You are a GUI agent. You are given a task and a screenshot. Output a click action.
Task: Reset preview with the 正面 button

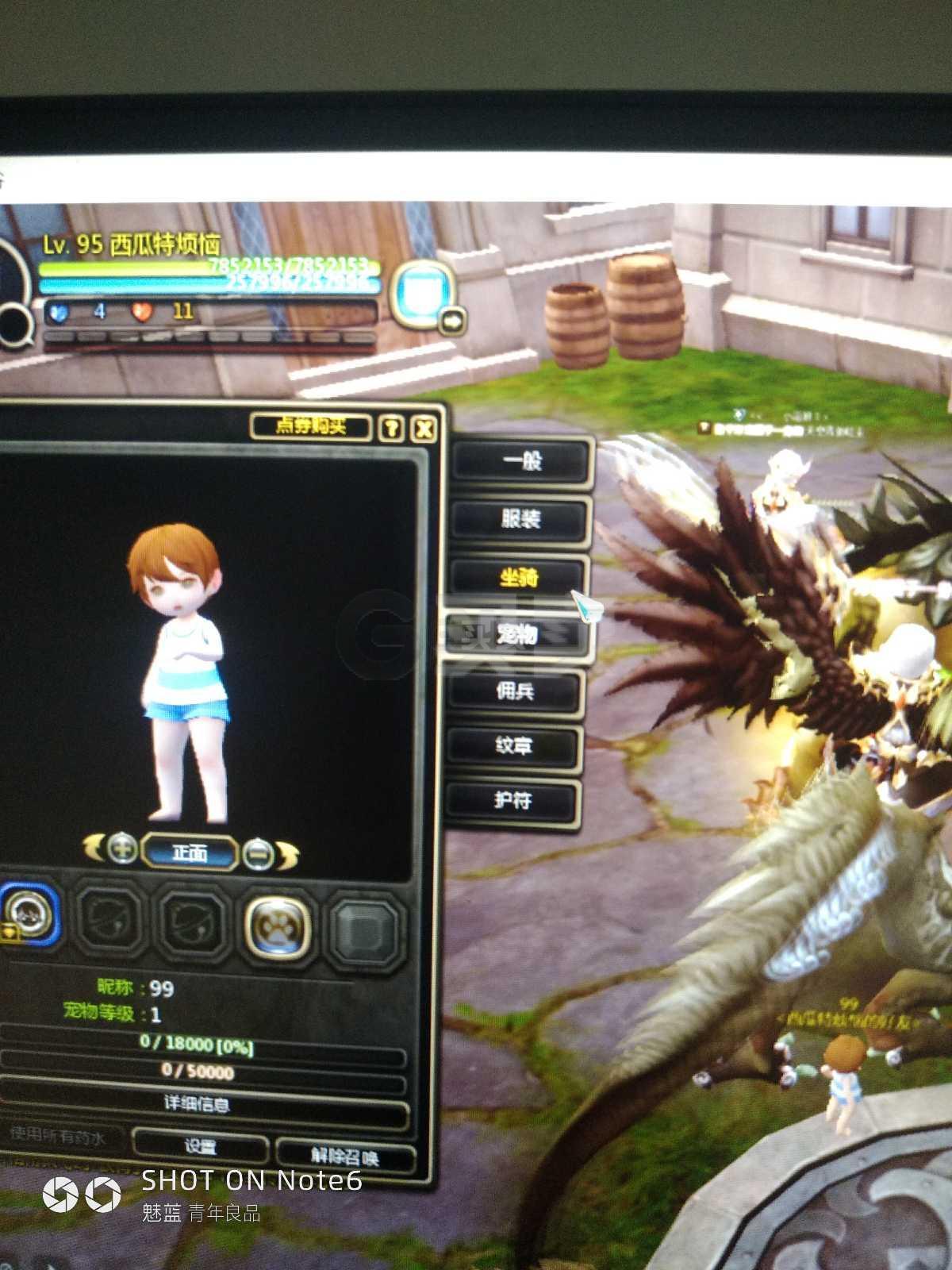point(190,852)
